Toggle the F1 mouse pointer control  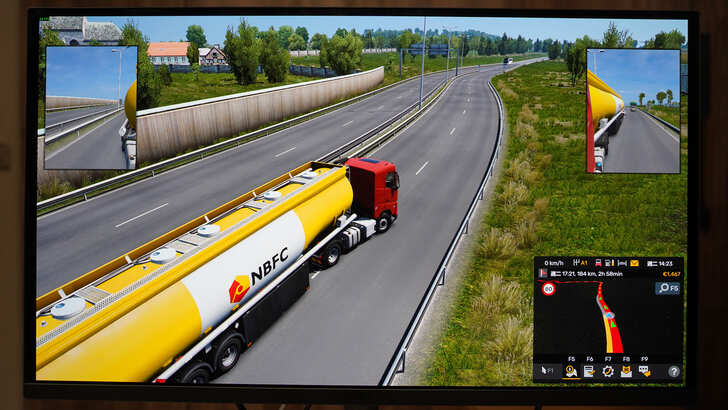pyautogui.click(x=546, y=371)
